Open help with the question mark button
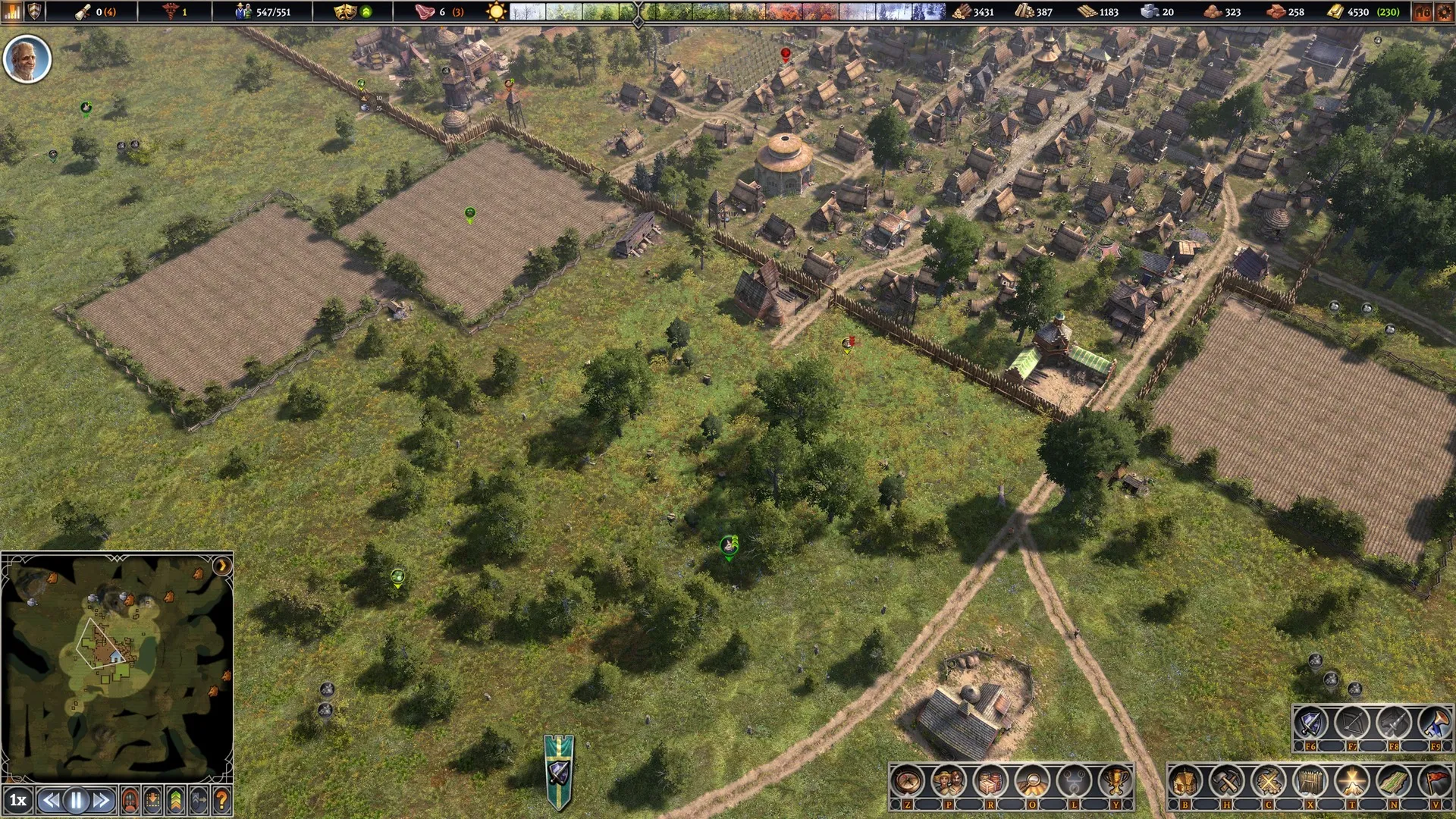 tap(221, 800)
